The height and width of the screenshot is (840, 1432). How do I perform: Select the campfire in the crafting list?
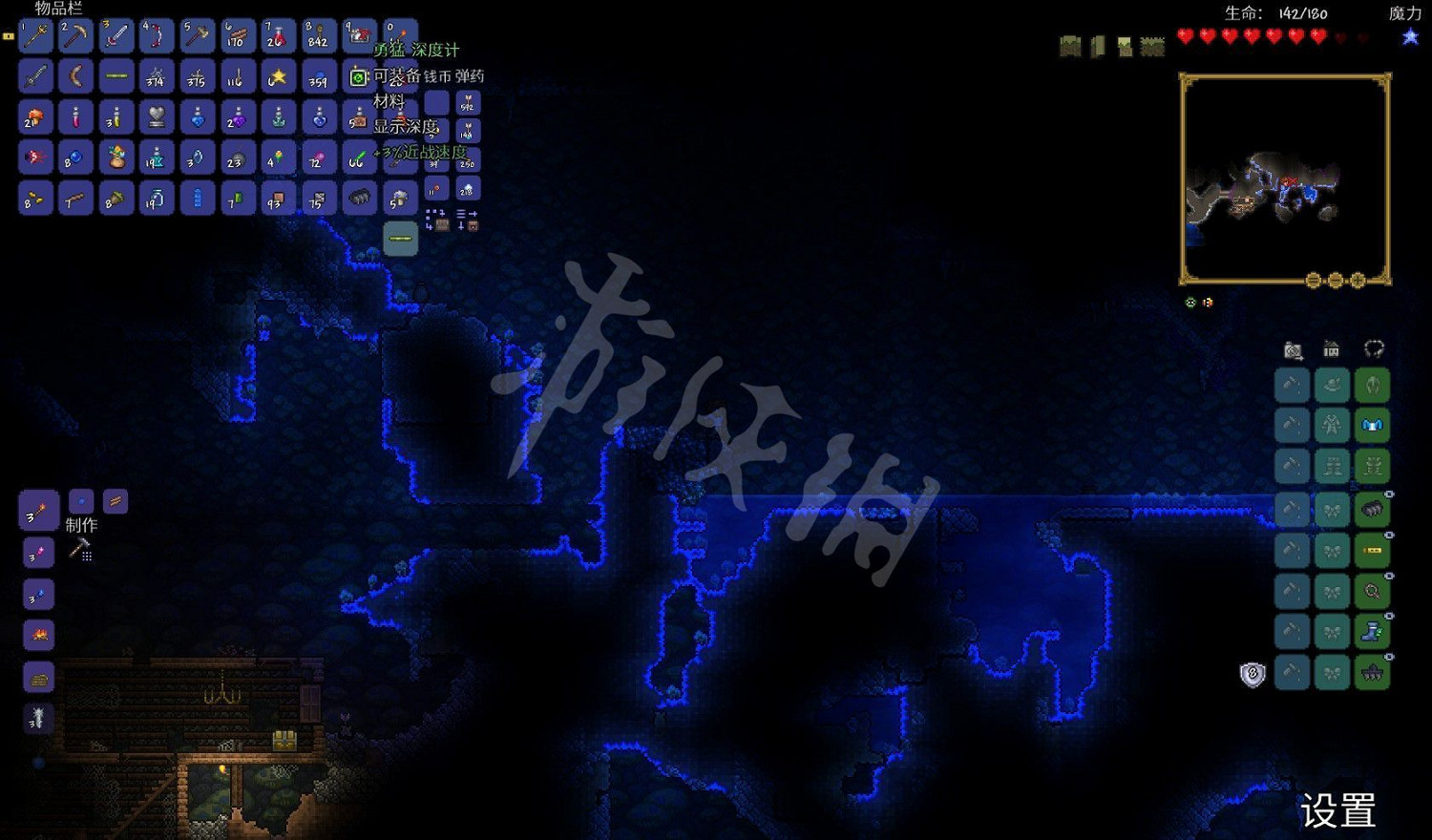(x=38, y=634)
